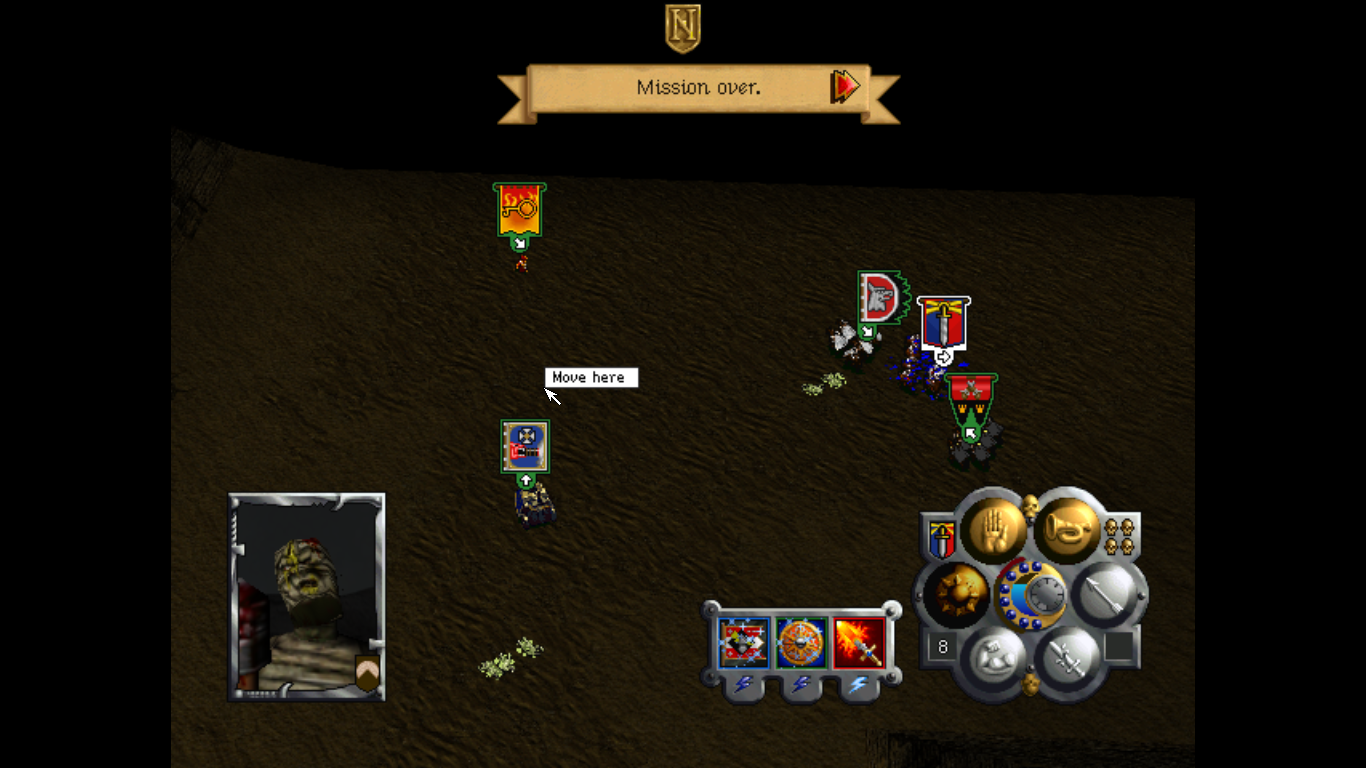
Task: Click the silver arrow missile fire button
Action: [1106, 594]
